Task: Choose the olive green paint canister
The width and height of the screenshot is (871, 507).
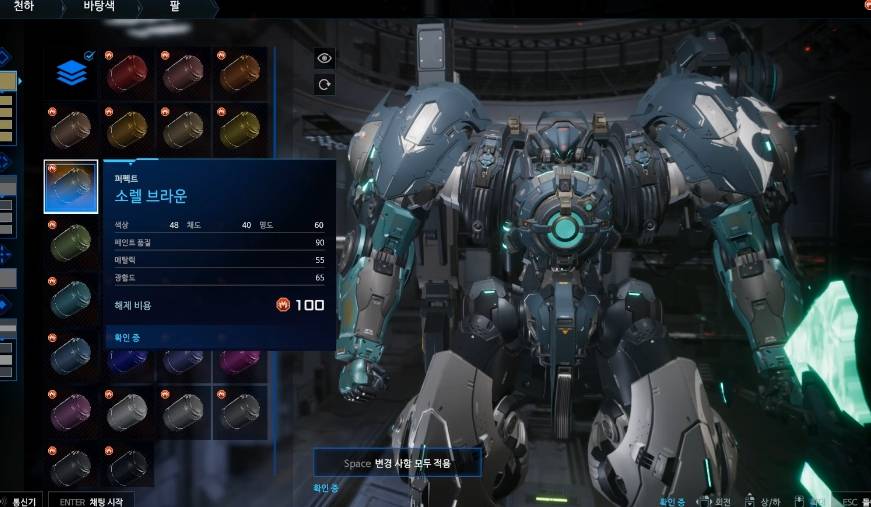Action: [x=72, y=243]
